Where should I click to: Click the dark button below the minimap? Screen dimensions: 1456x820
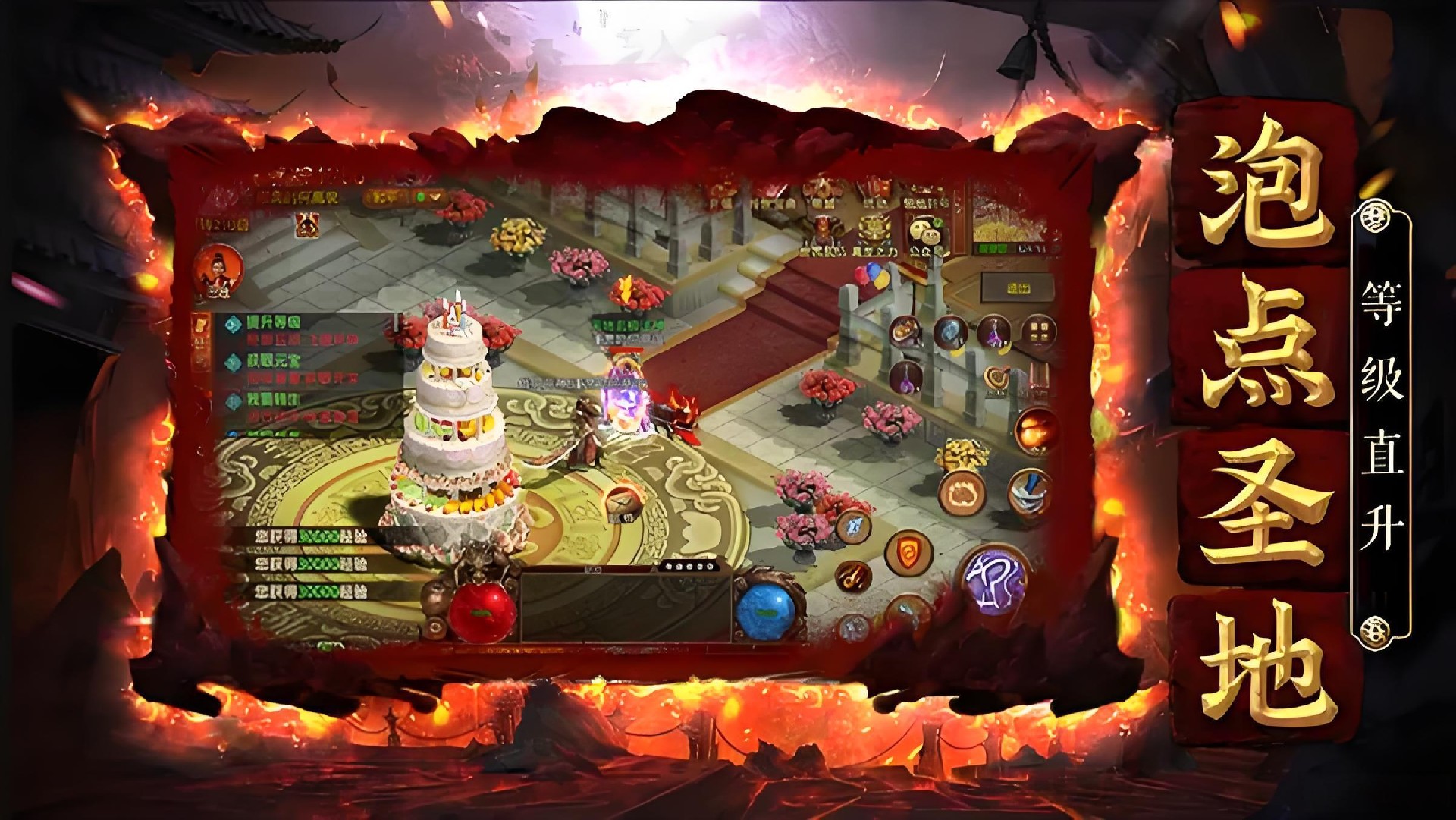[1018, 289]
